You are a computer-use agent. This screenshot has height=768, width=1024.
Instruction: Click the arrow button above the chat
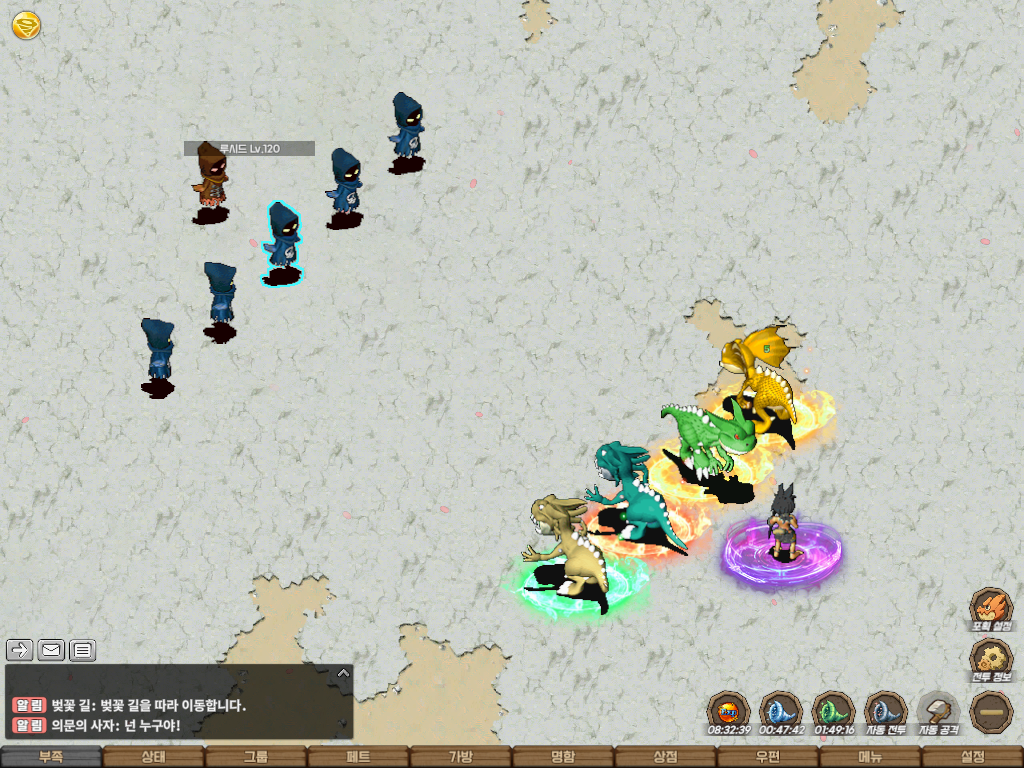20,651
